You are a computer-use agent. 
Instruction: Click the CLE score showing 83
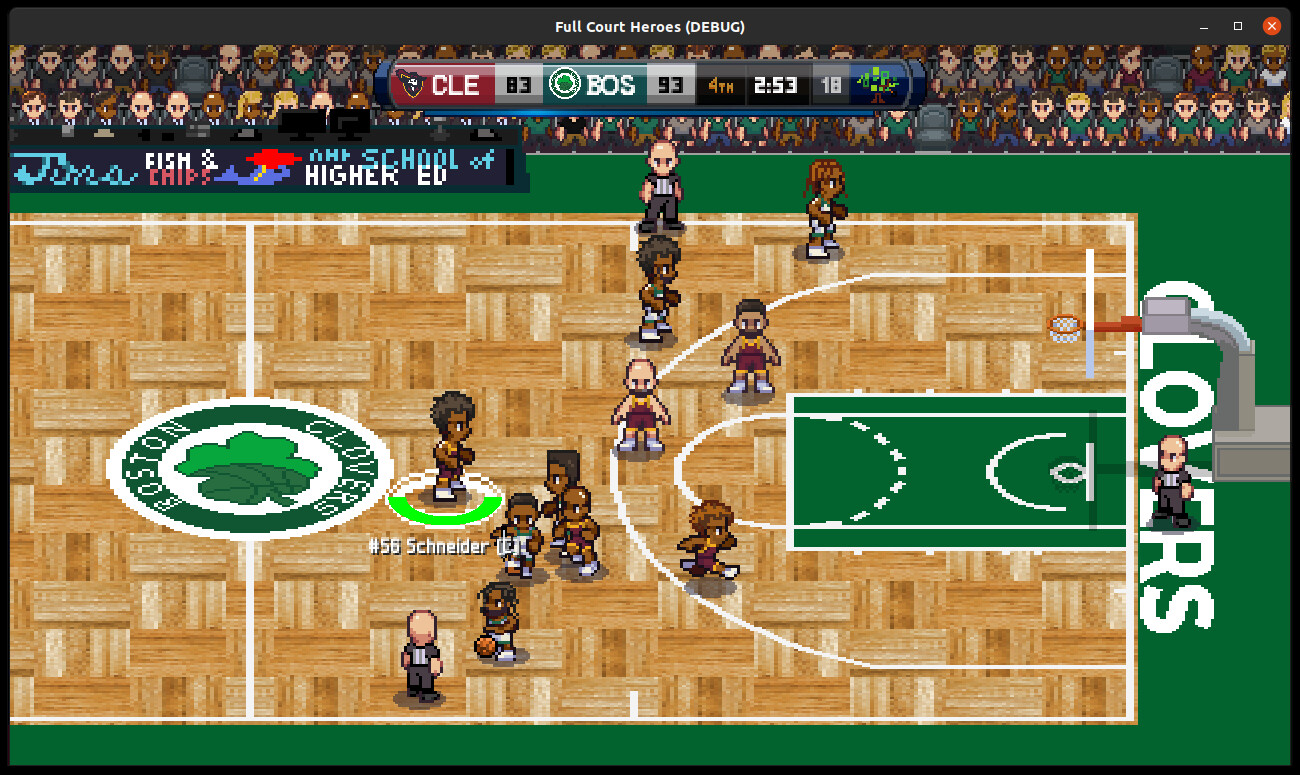(519, 85)
